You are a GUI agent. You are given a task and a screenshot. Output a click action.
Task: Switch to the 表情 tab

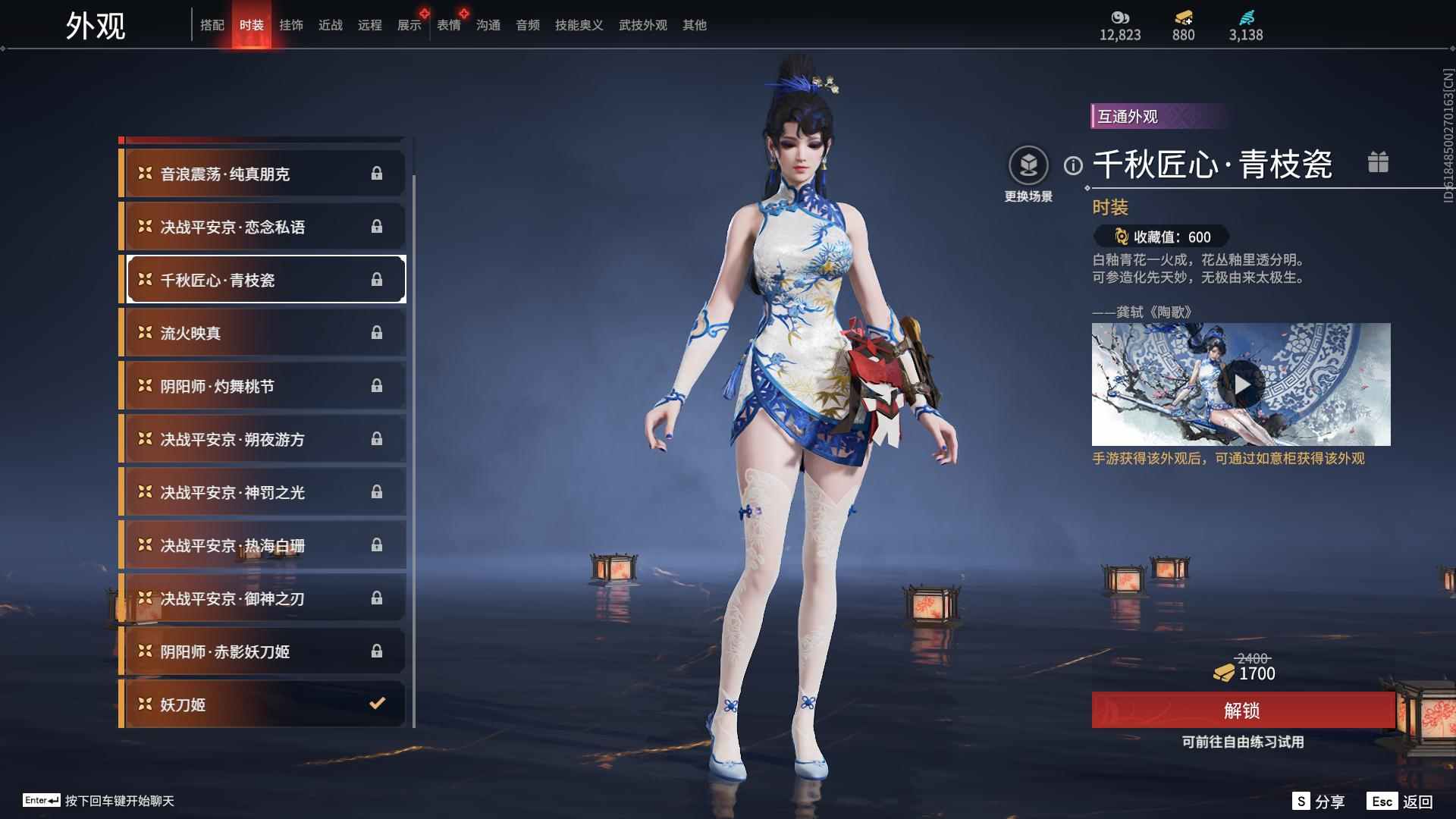pyautogui.click(x=449, y=25)
